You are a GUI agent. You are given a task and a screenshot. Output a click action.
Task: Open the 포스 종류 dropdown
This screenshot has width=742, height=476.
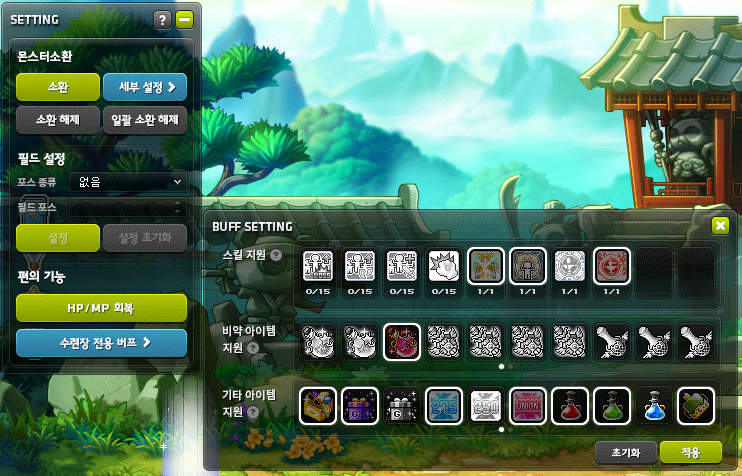point(127,182)
